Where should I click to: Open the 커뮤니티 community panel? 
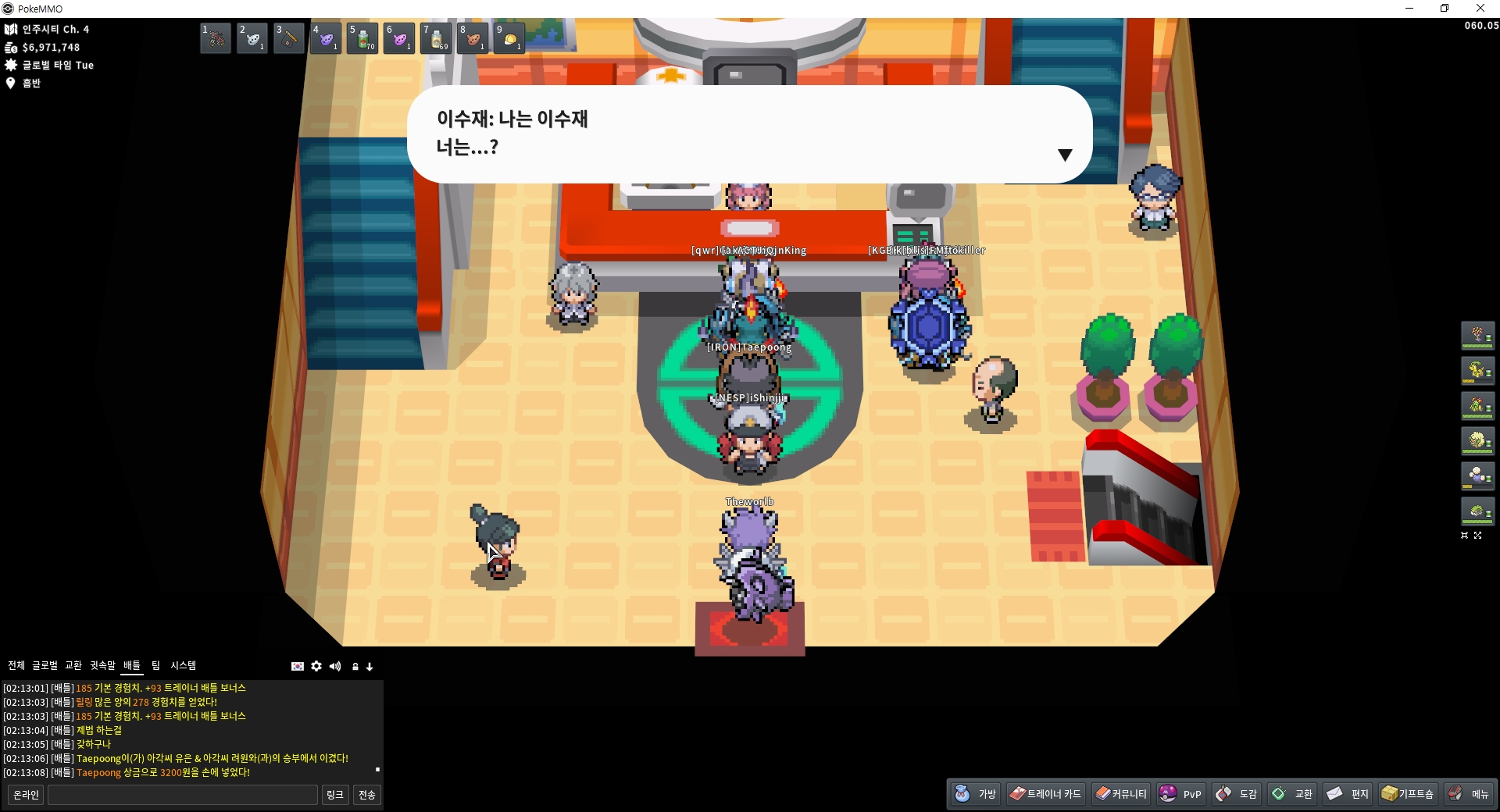pyautogui.click(x=1121, y=794)
